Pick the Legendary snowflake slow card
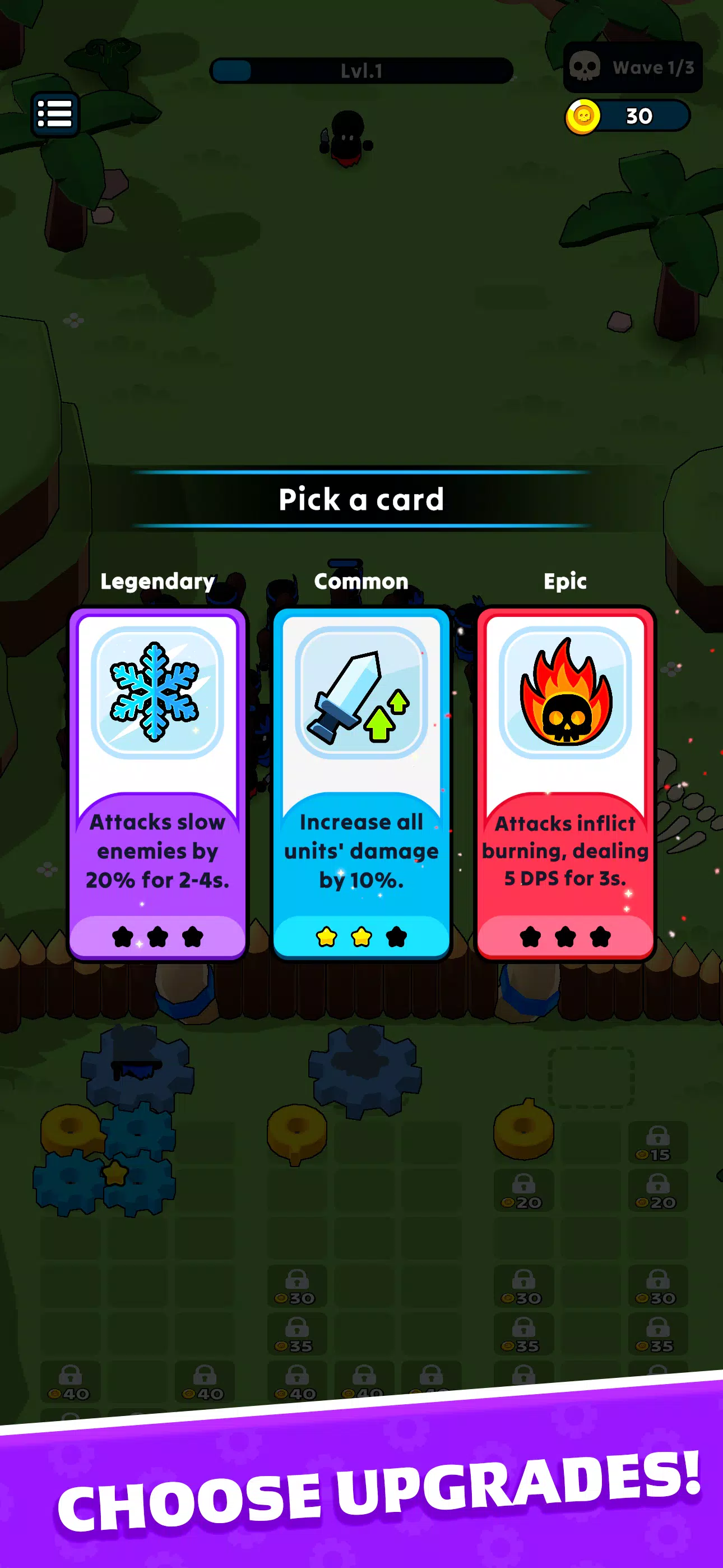Screen dimensions: 723x1568 coord(157,783)
